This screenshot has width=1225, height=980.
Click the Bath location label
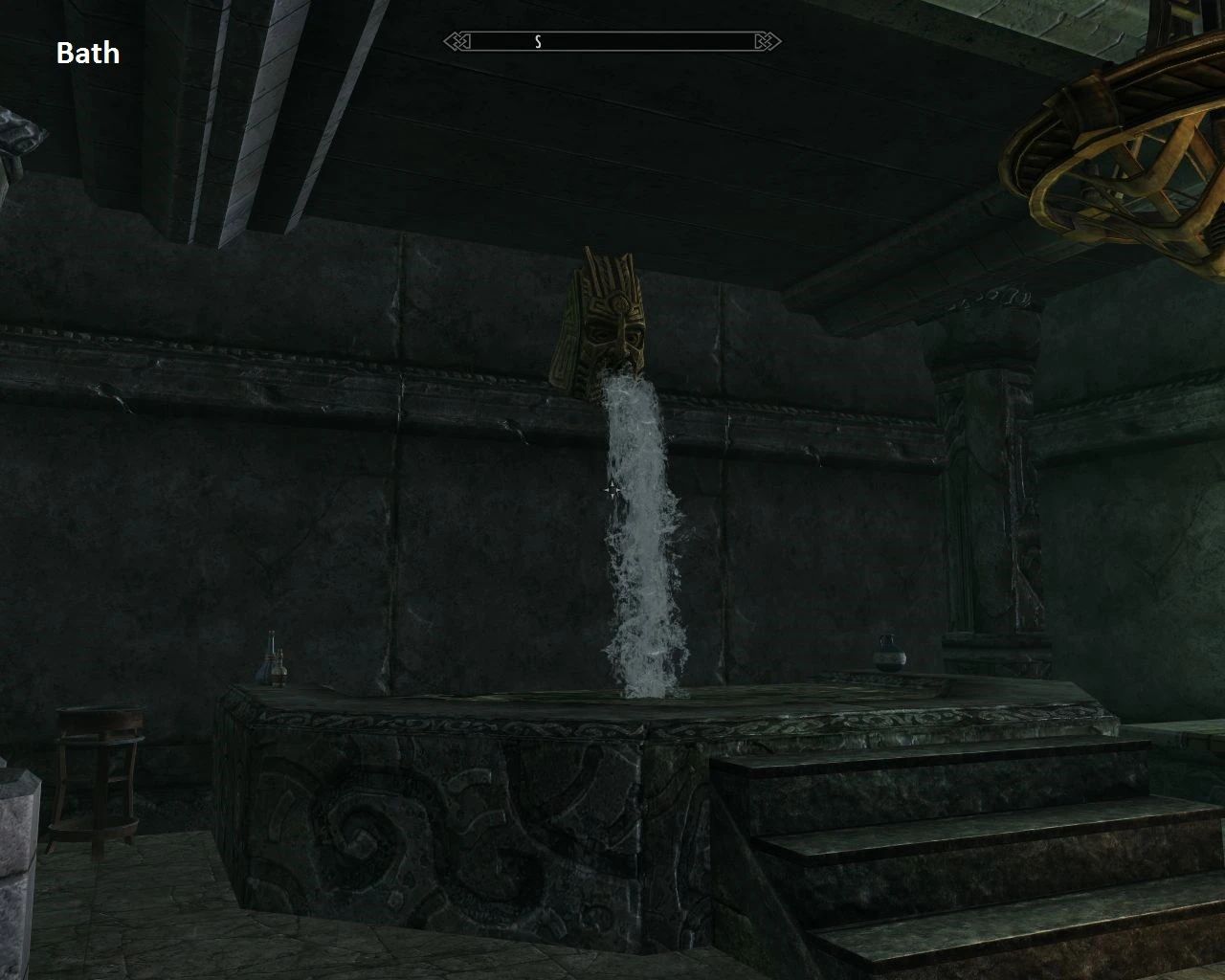coord(88,54)
